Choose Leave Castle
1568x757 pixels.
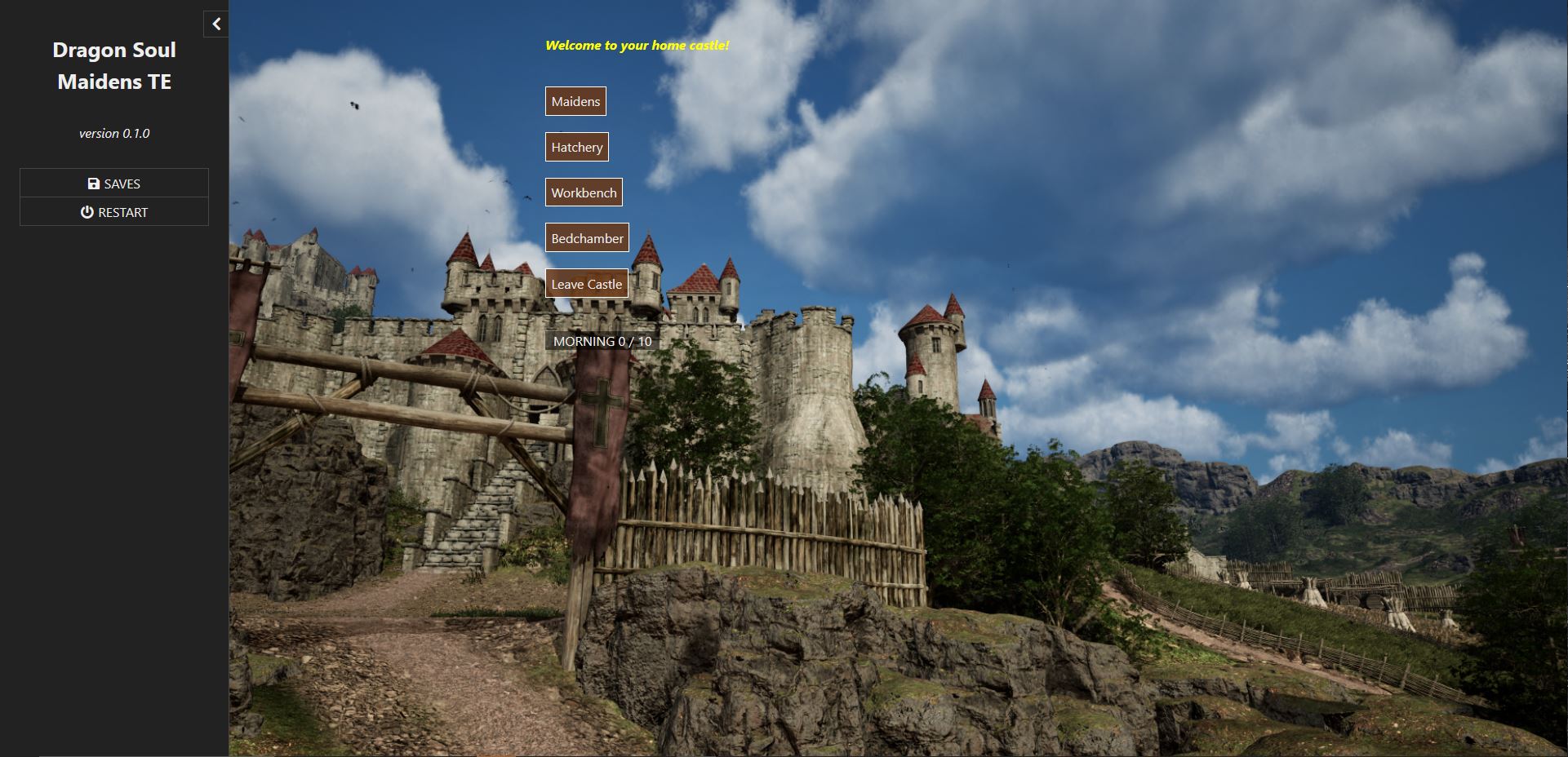[x=586, y=284]
